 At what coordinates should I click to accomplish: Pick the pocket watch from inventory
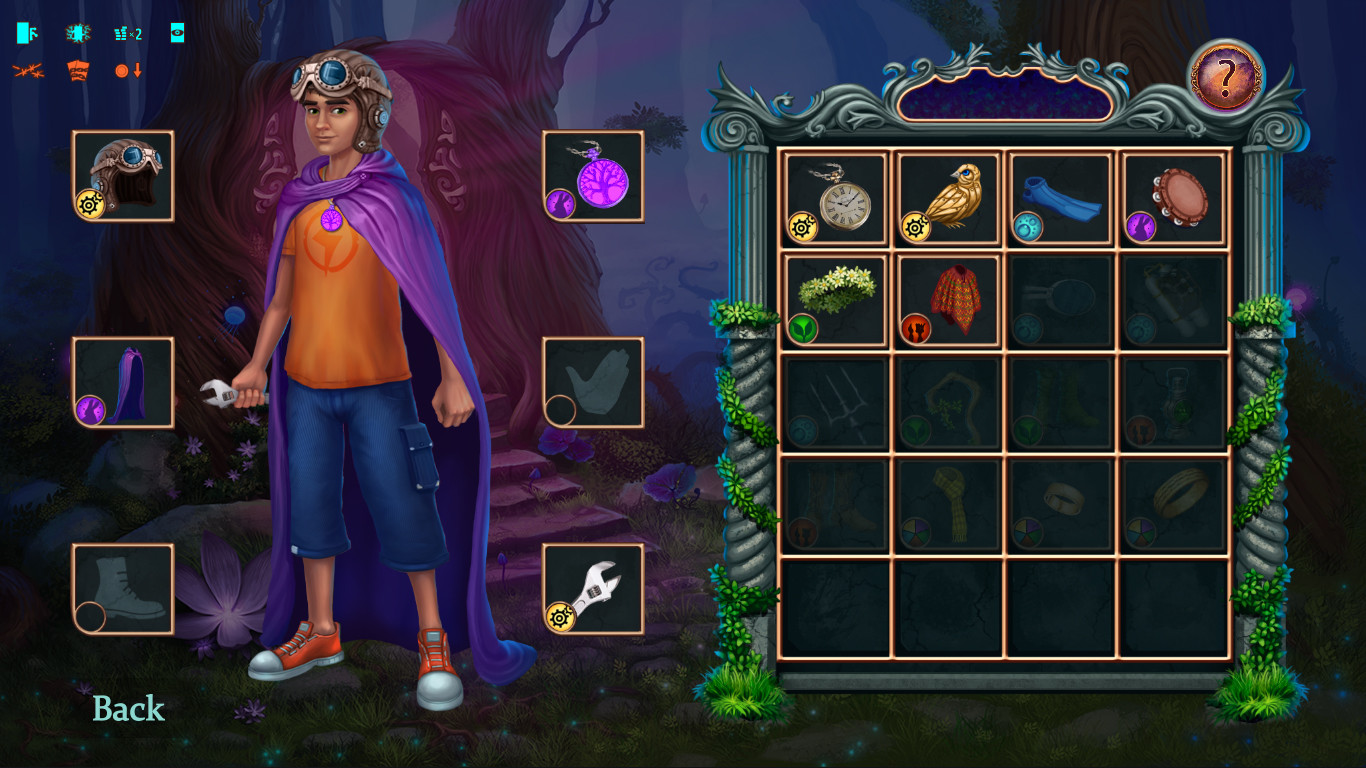tap(836, 198)
